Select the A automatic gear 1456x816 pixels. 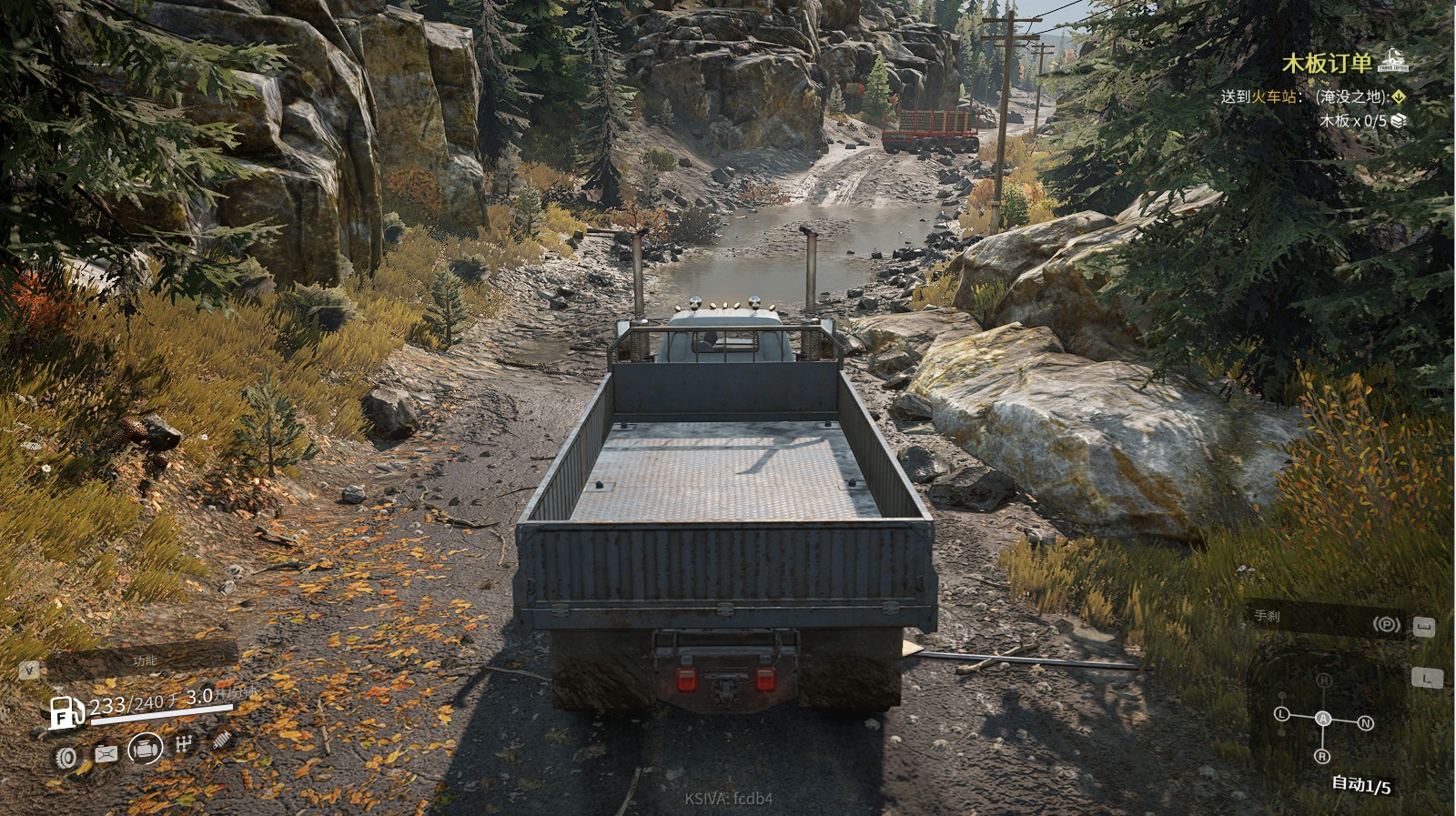[x=1323, y=719]
